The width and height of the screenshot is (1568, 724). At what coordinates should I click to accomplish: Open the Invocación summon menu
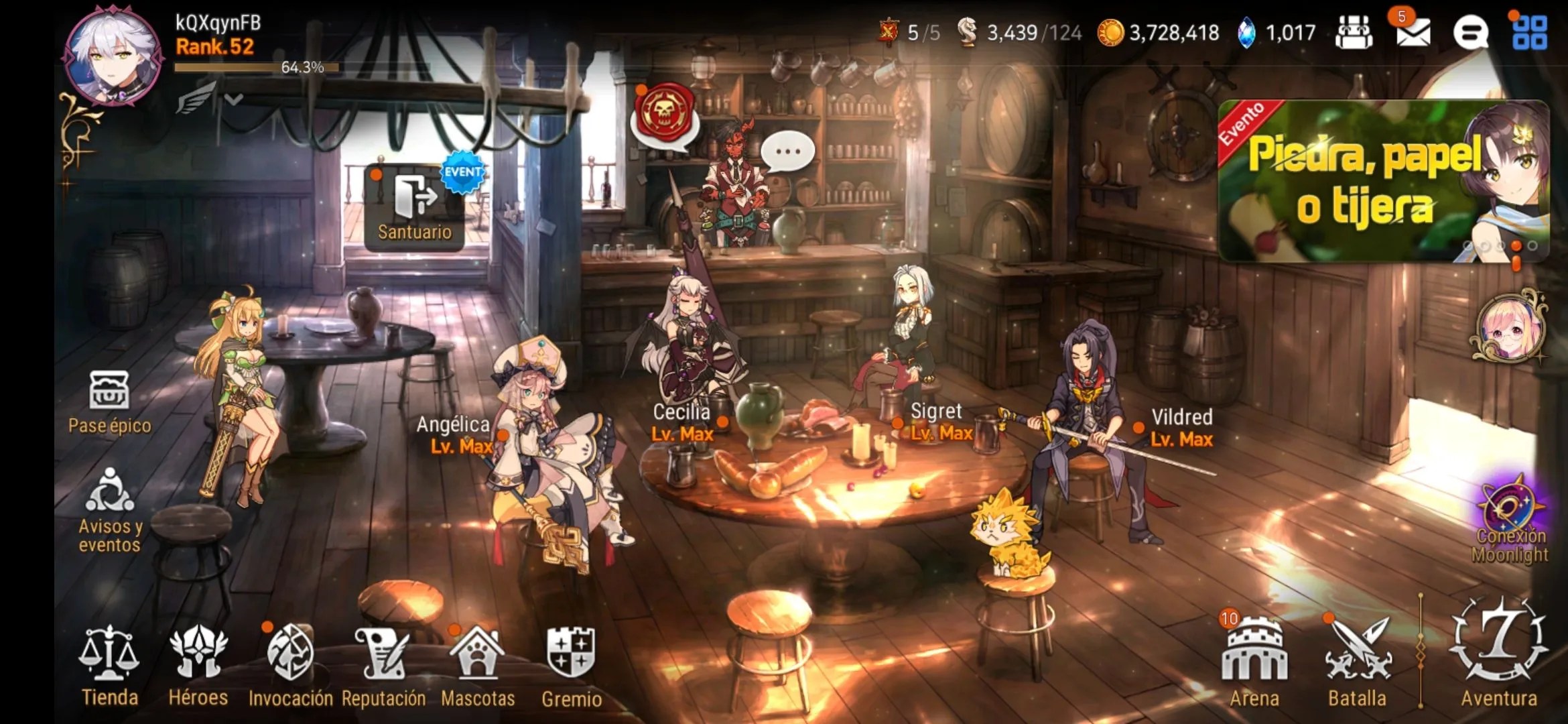[x=290, y=664]
